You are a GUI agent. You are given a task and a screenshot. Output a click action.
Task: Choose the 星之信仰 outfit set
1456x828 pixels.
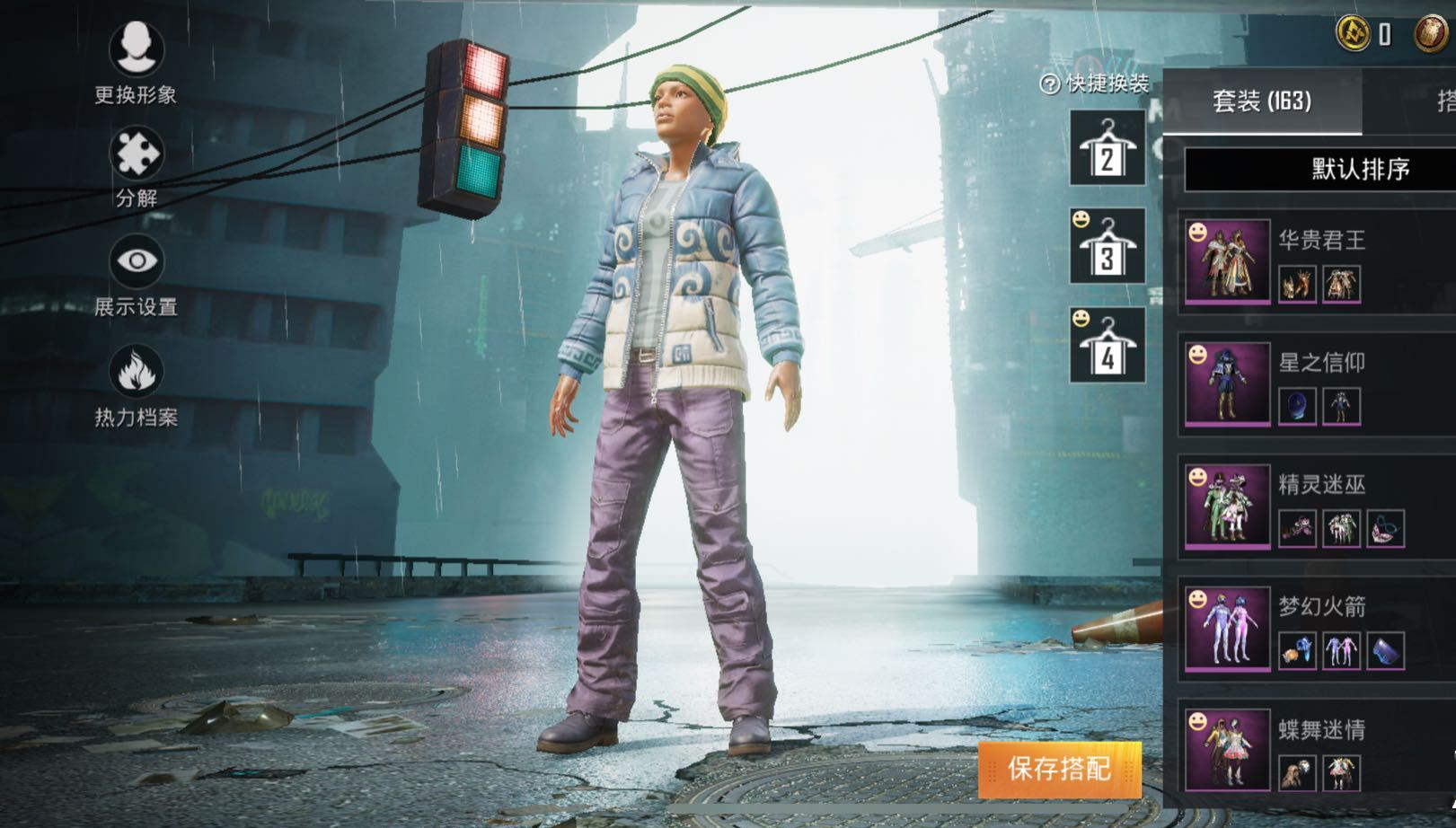click(x=1227, y=383)
